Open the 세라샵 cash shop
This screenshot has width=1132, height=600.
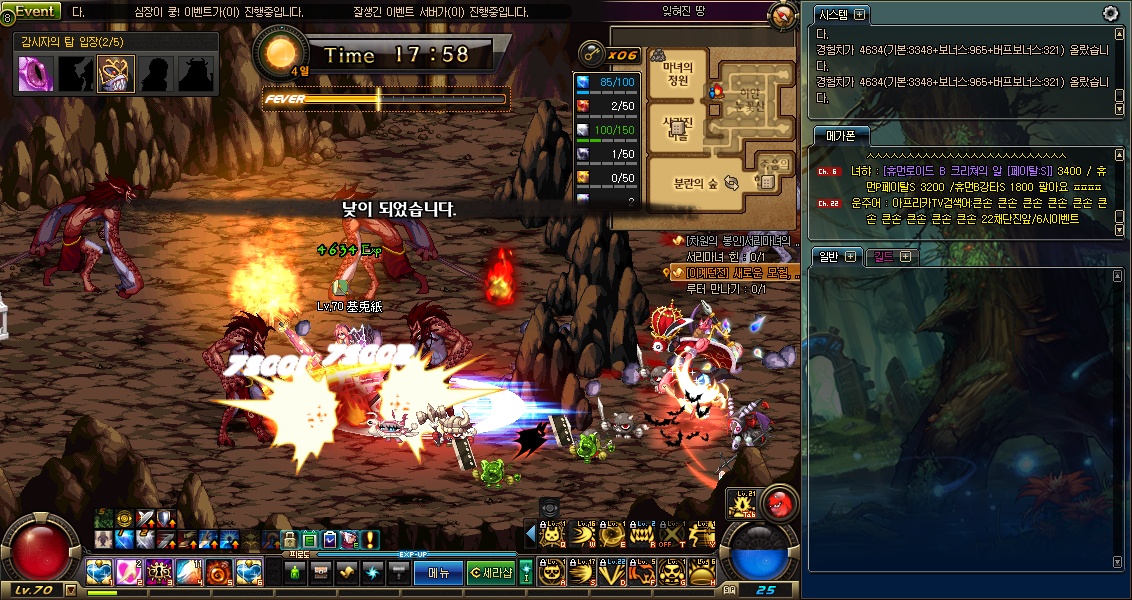click(x=490, y=572)
